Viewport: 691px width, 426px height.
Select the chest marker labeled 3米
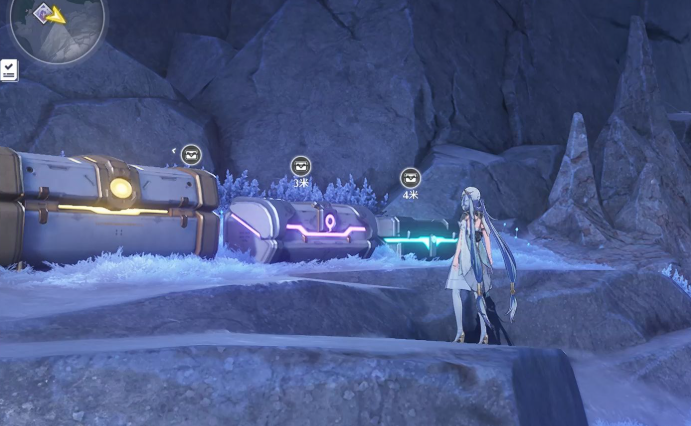coord(301,167)
